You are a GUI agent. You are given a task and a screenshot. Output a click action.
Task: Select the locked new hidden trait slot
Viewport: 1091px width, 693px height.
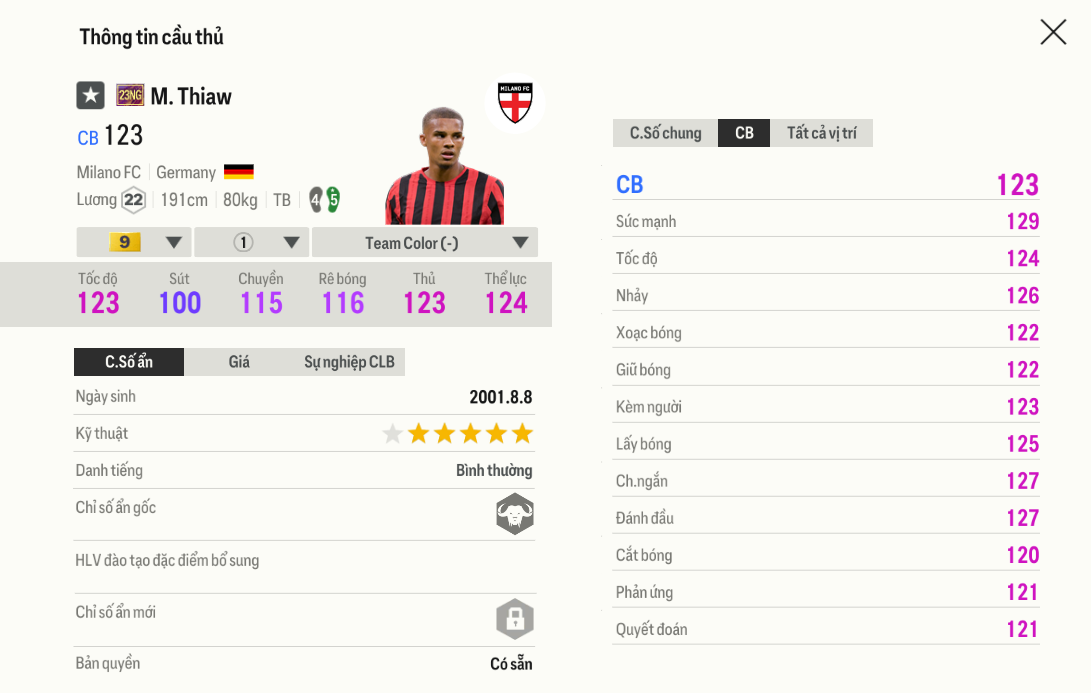pos(515,619)
